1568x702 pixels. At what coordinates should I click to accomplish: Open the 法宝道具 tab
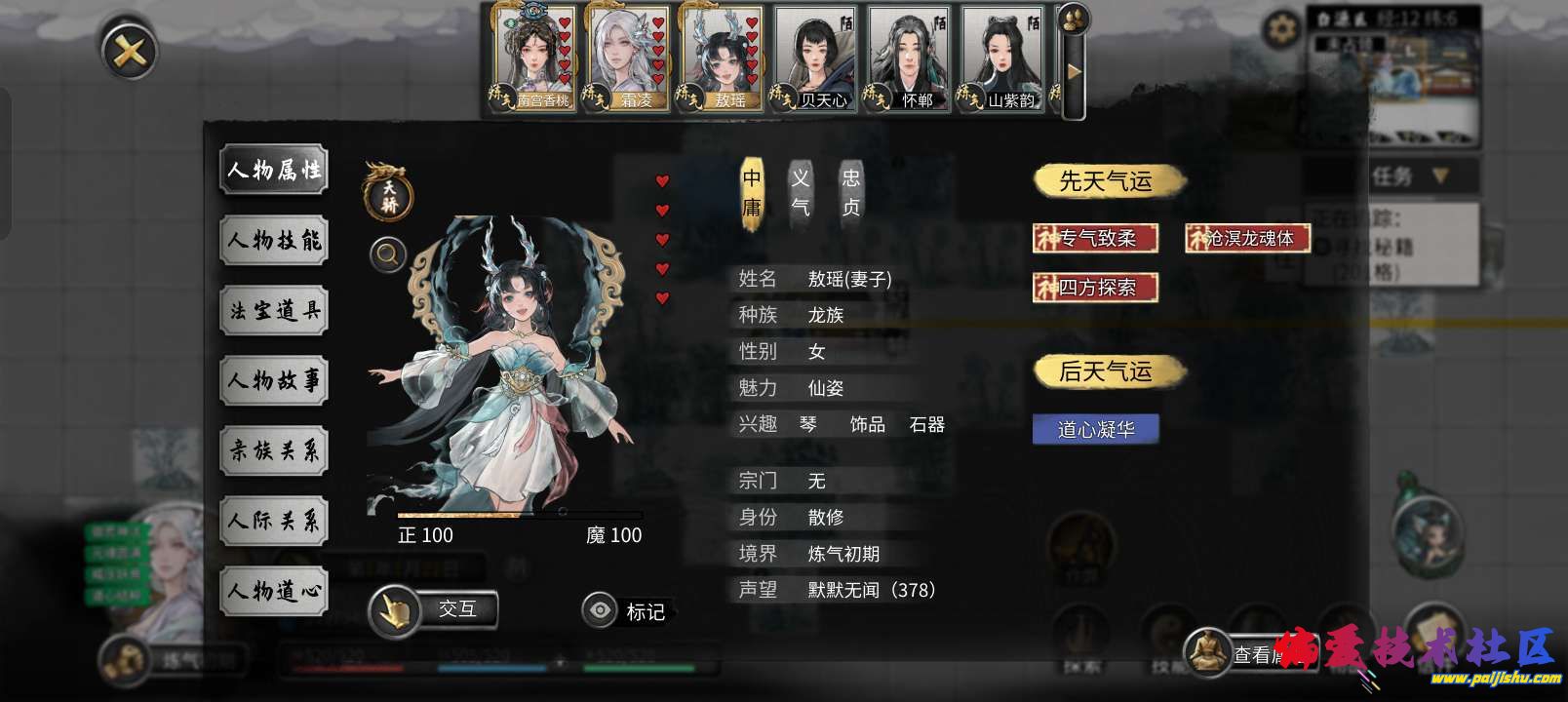[x=273, y=310]
